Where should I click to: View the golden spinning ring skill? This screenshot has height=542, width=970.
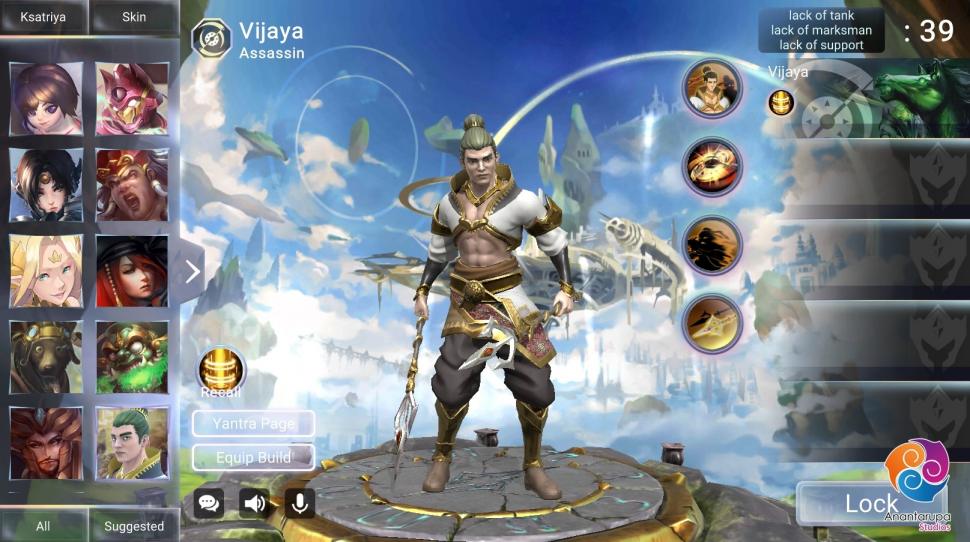(712, 167)
